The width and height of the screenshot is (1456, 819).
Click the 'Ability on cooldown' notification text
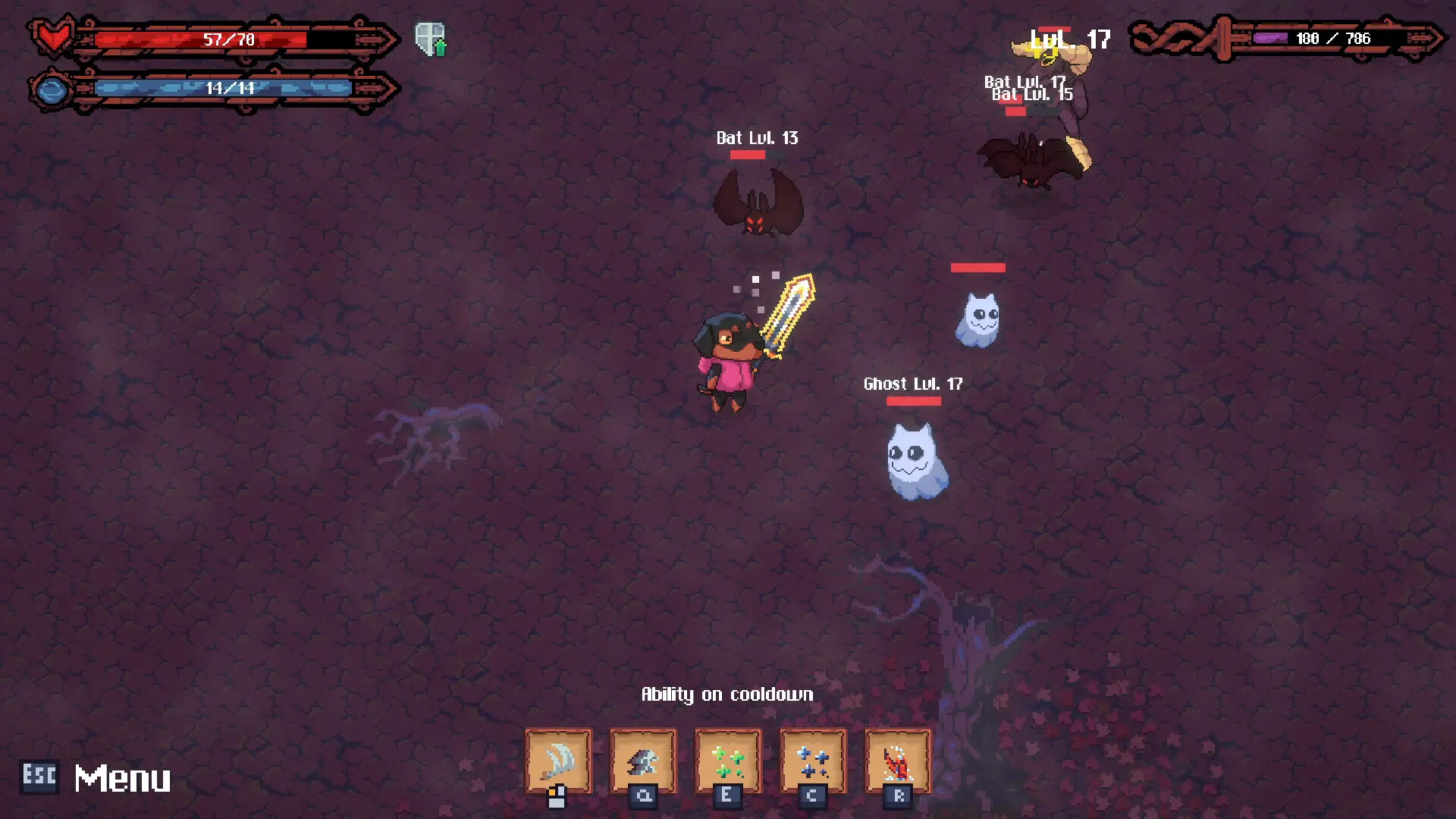tap(727, 693)
